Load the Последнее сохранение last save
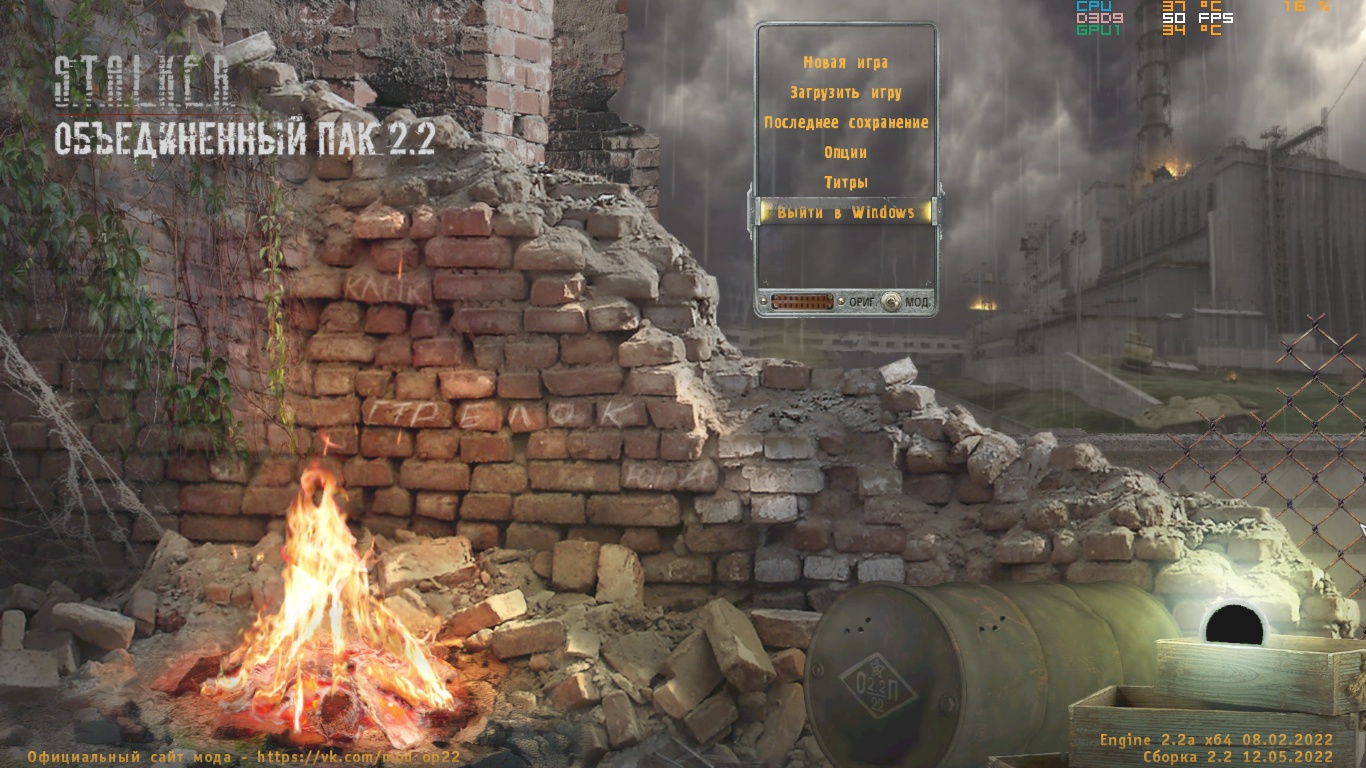1366x768 pixels. pyautogui.click(x=846, y=123)
